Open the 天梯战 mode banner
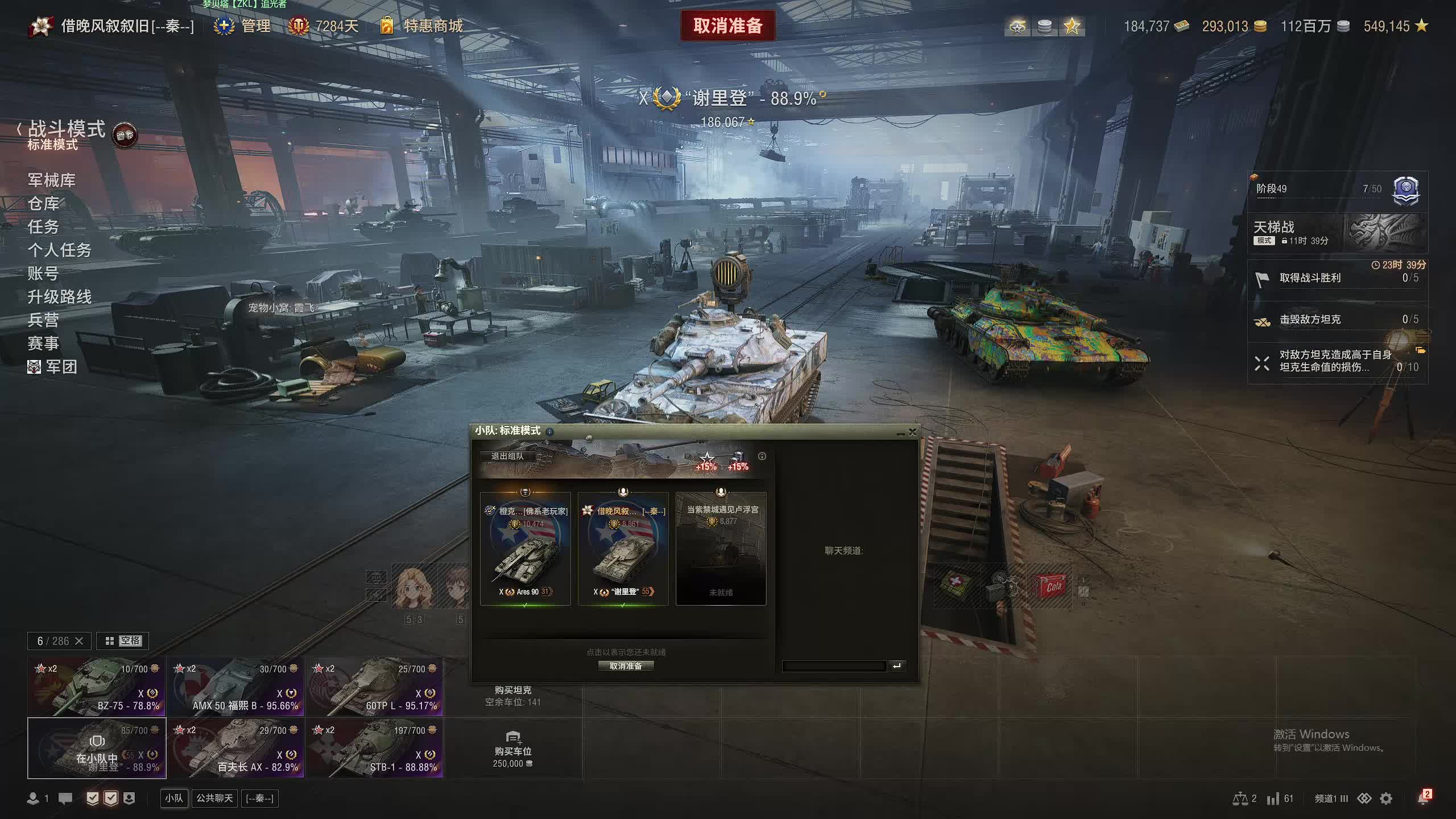 (1337, 233)
